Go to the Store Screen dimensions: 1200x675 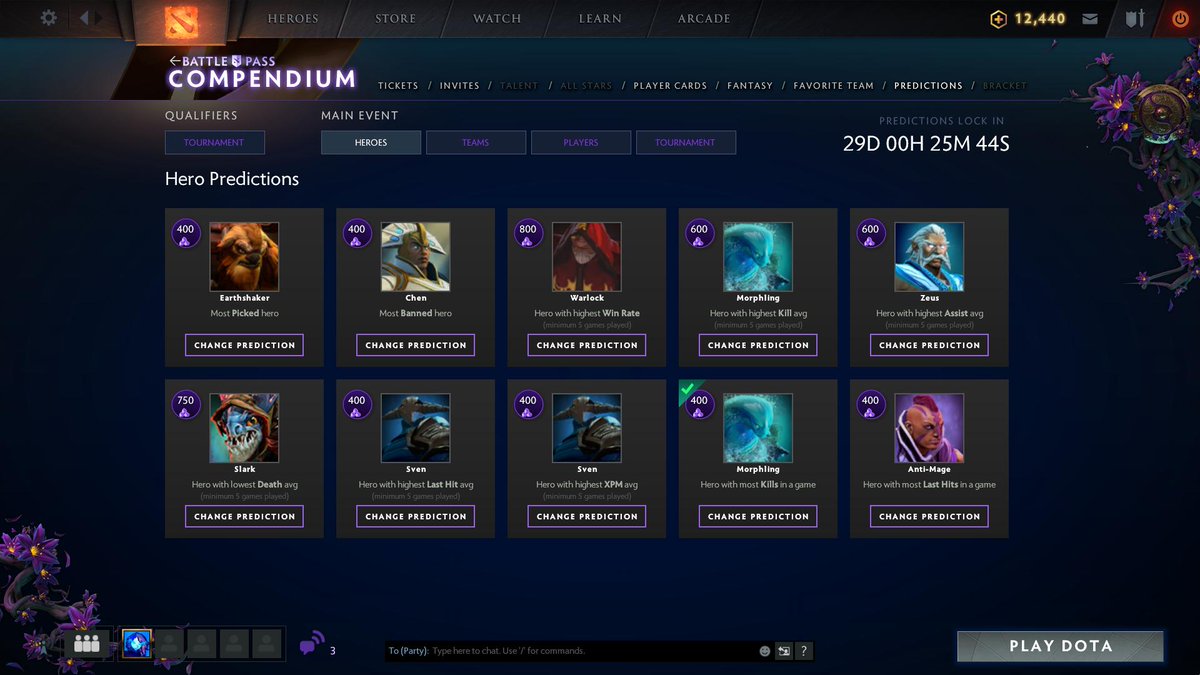[x=396, y=18]
